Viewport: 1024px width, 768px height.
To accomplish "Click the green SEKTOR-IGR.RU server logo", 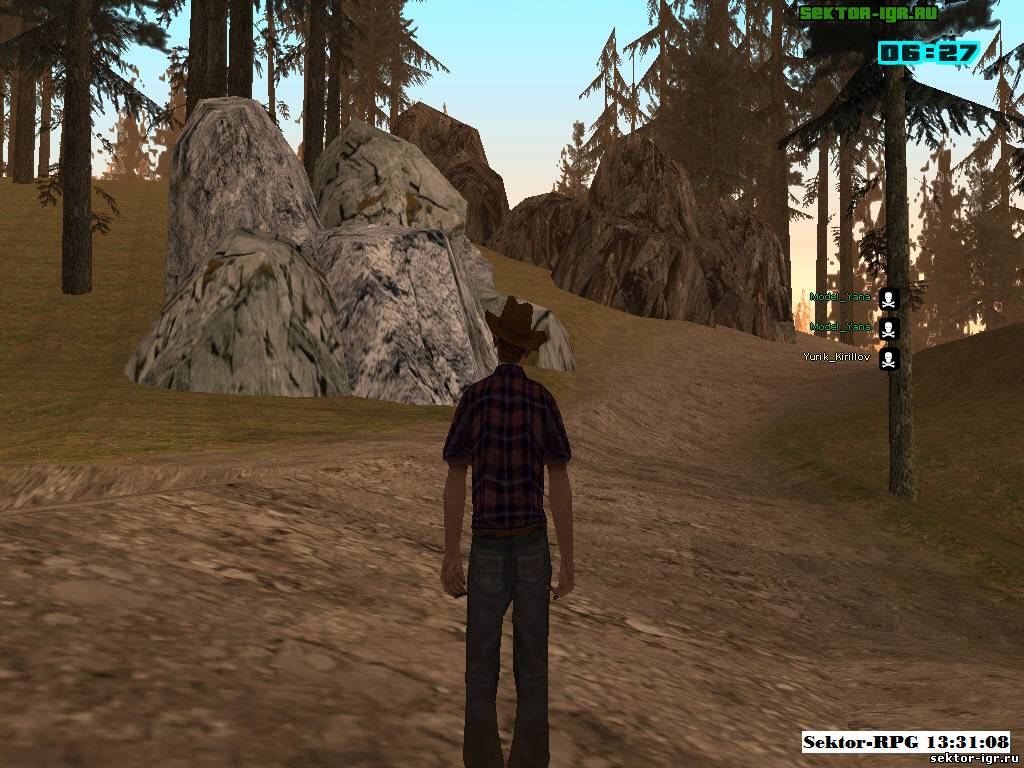I will point(867,13).
